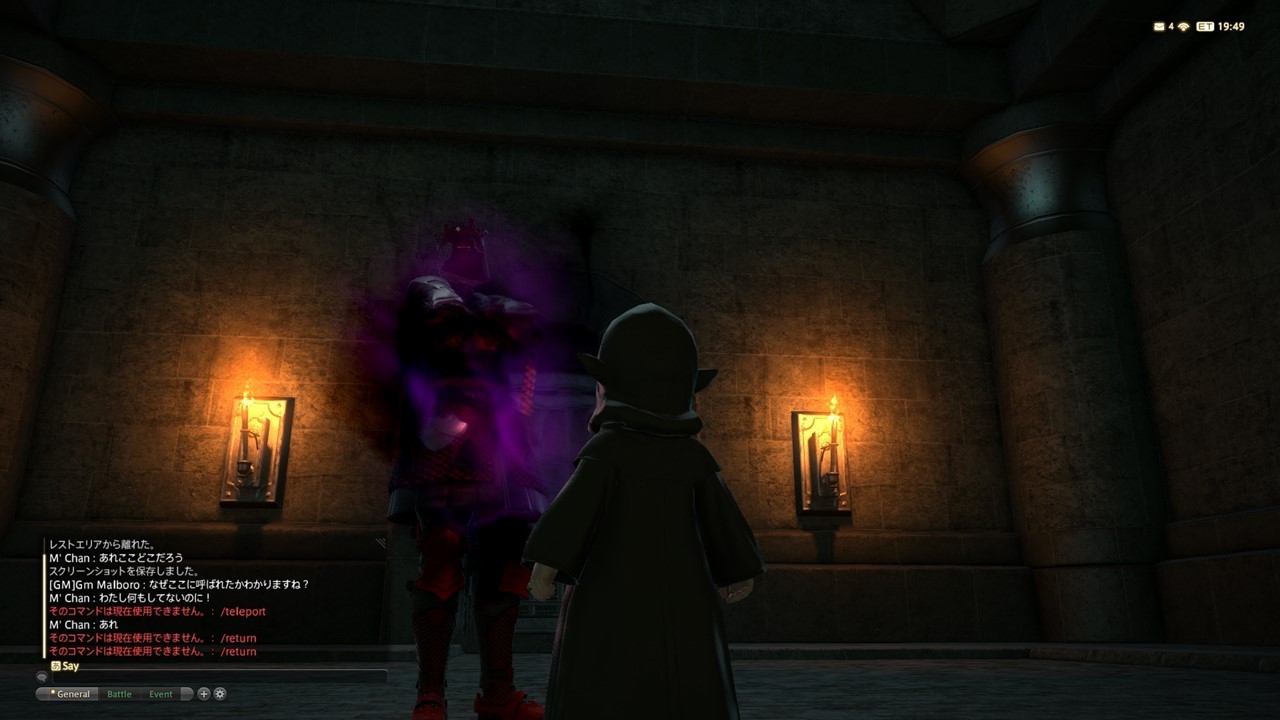Check the network connection status icon

pos(1184,27)
